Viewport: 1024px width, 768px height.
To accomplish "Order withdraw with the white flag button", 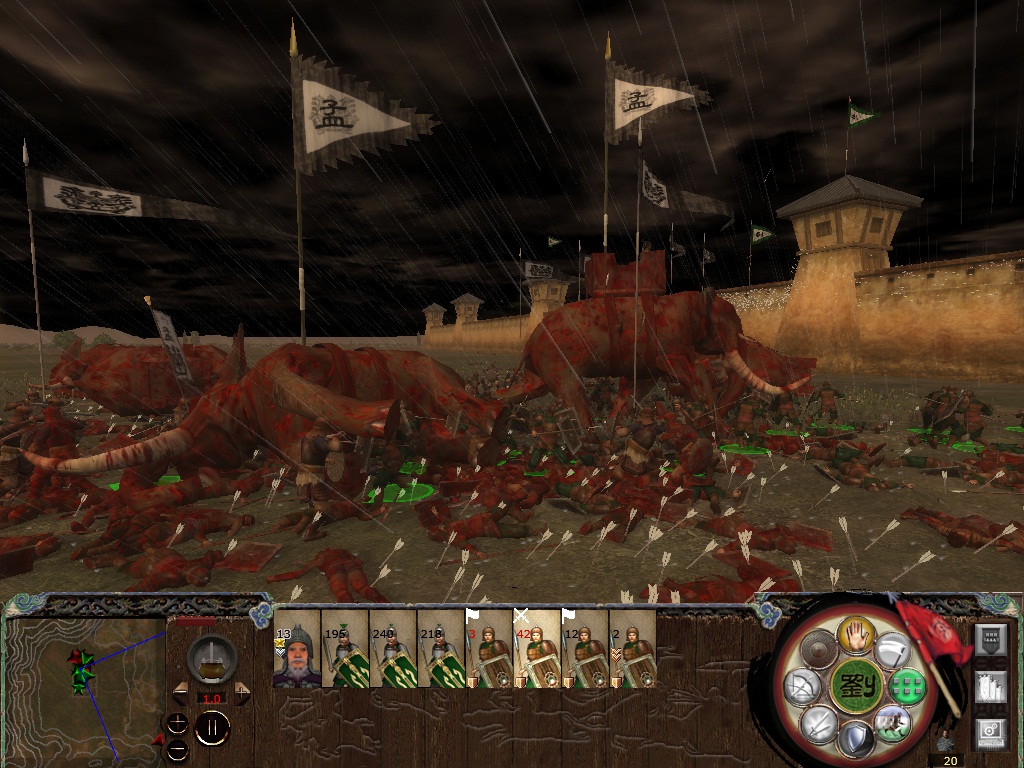I will 893,652.
